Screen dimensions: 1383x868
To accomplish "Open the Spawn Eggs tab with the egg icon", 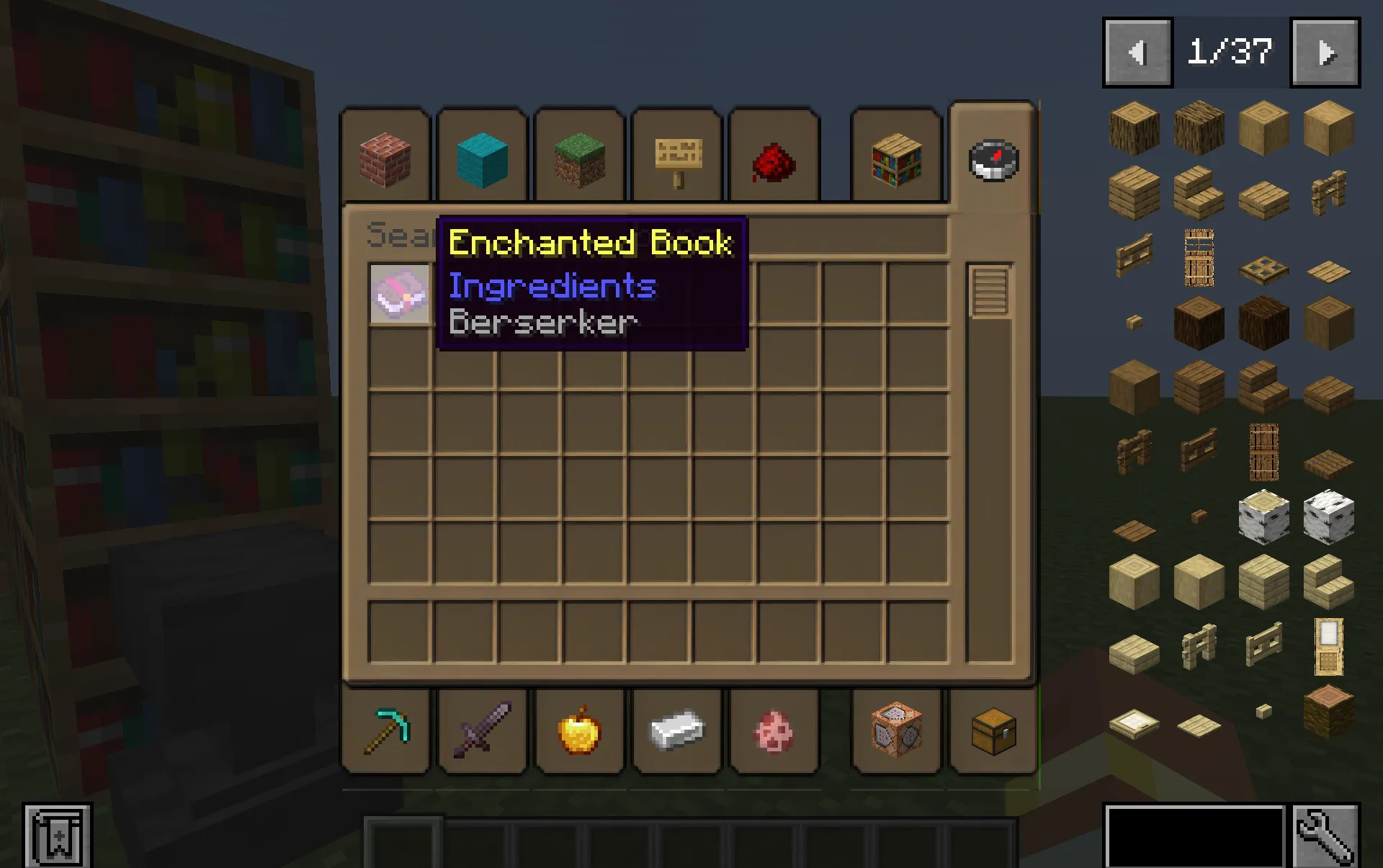I will coord(774,732).
